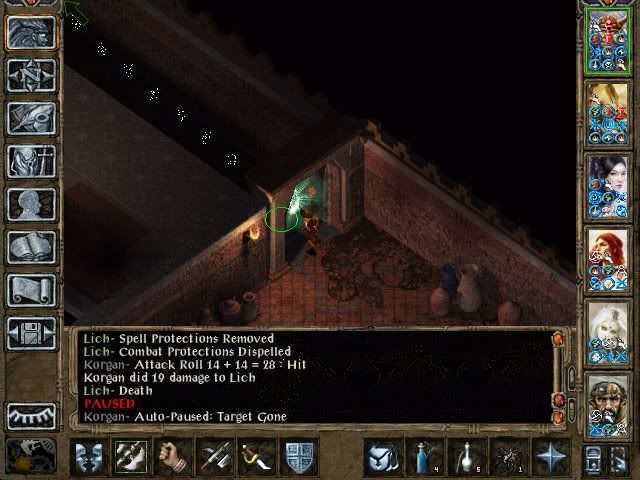Viewport: 640px width, 480px height.
Task: Click the return-to-game dragon button
Action: pyautogui.click(x=31, y=32)
